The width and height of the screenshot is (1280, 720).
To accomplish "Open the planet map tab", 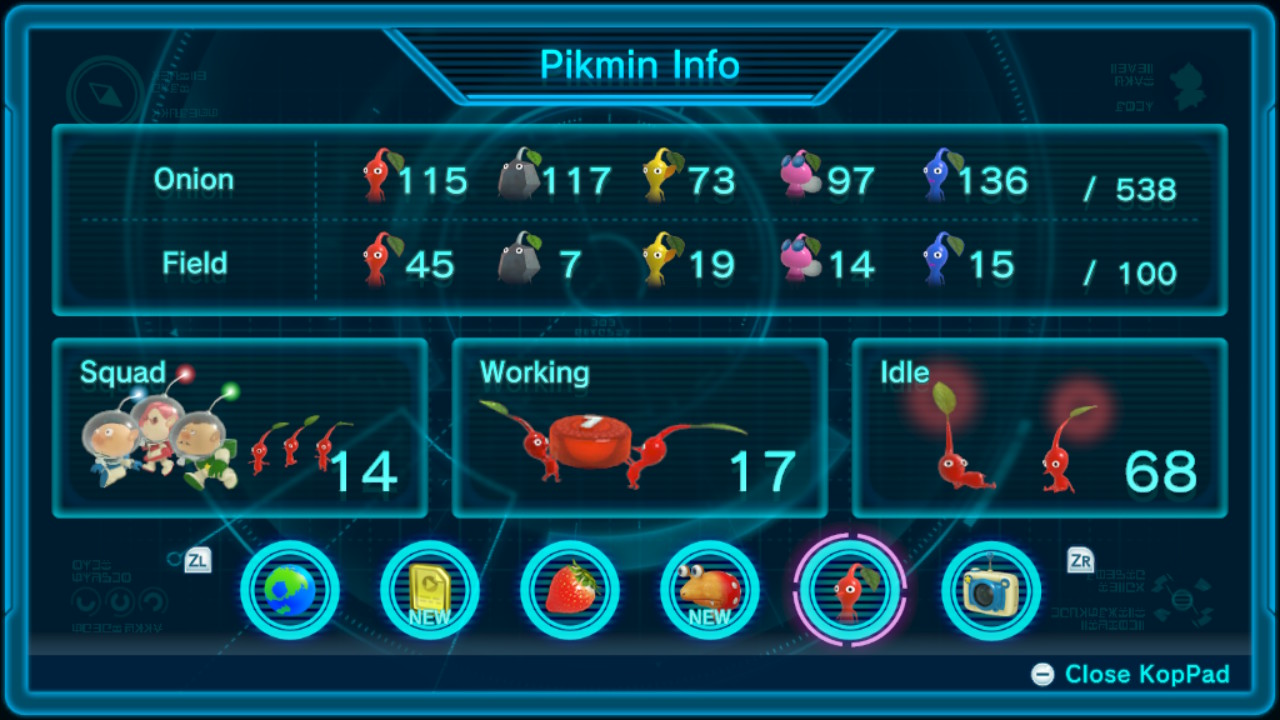I will pyautogui.click(x=290, y=590).
